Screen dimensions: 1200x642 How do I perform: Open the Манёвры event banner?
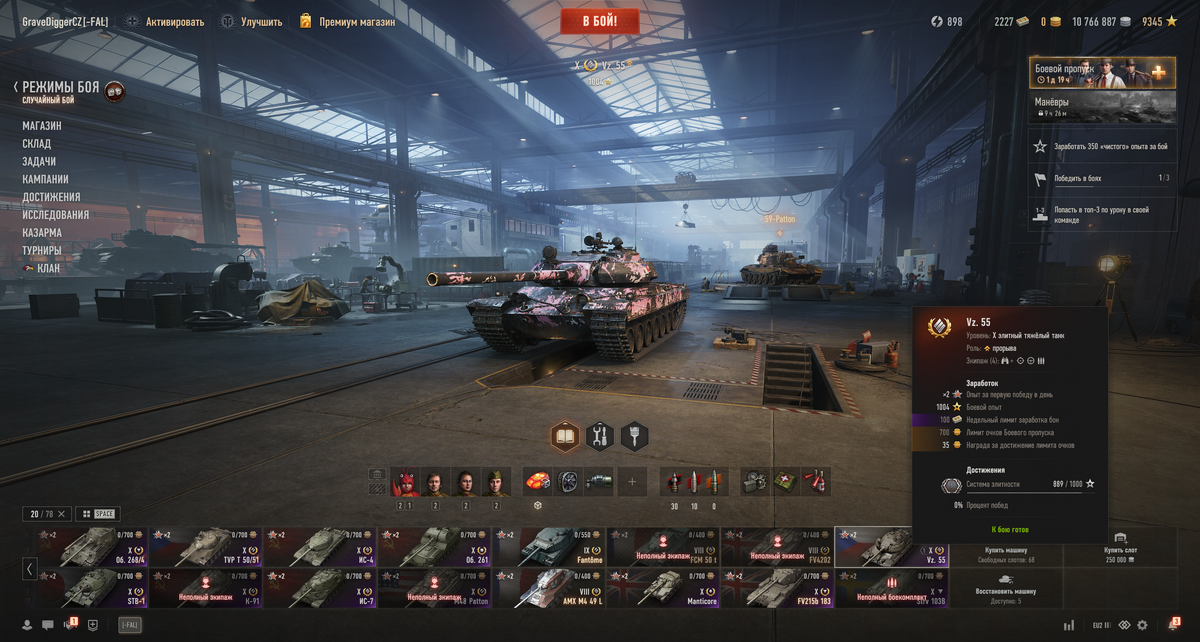[1102, 106]
